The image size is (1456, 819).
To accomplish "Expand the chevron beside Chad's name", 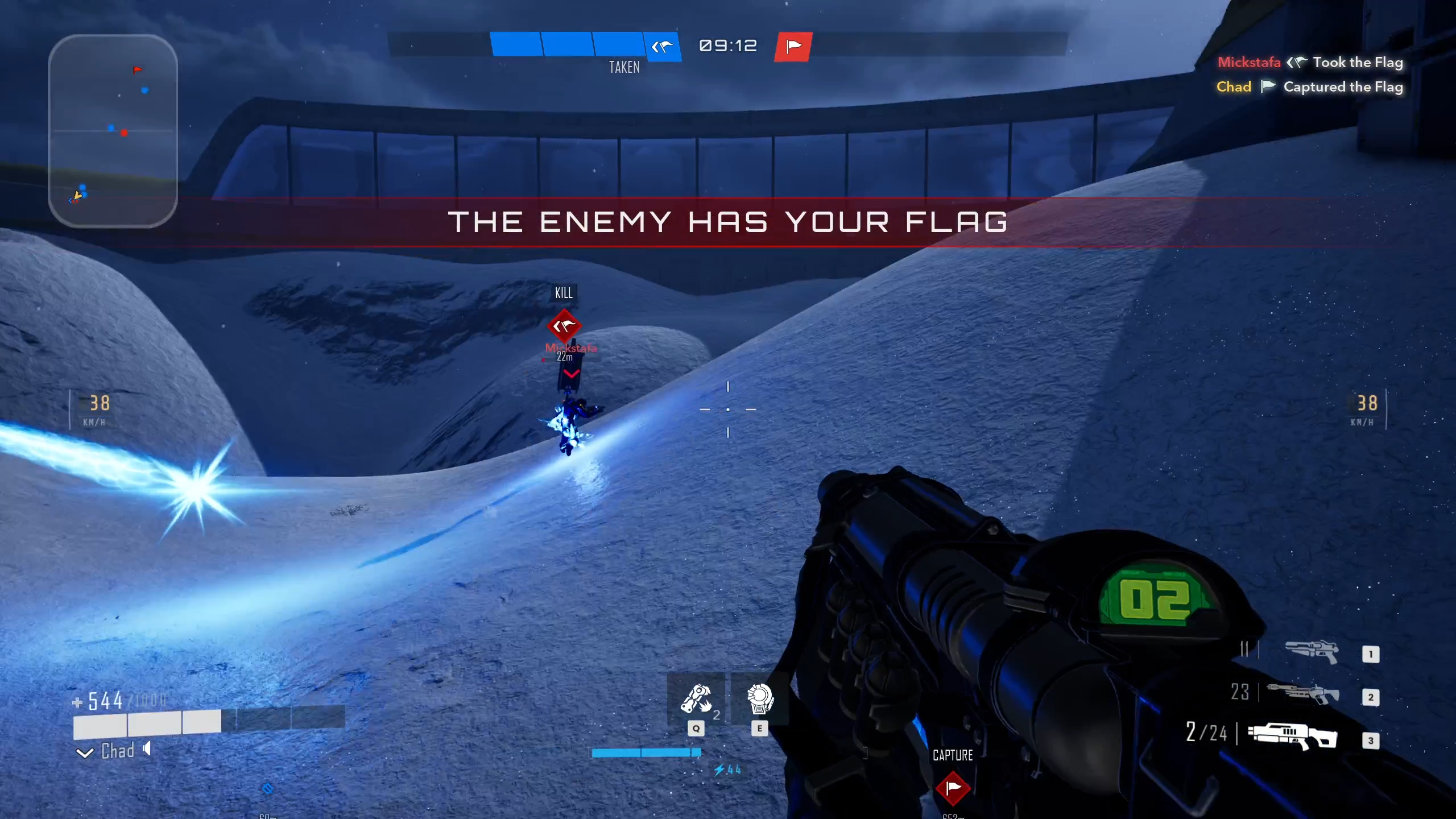I will [x=85, y=753].
